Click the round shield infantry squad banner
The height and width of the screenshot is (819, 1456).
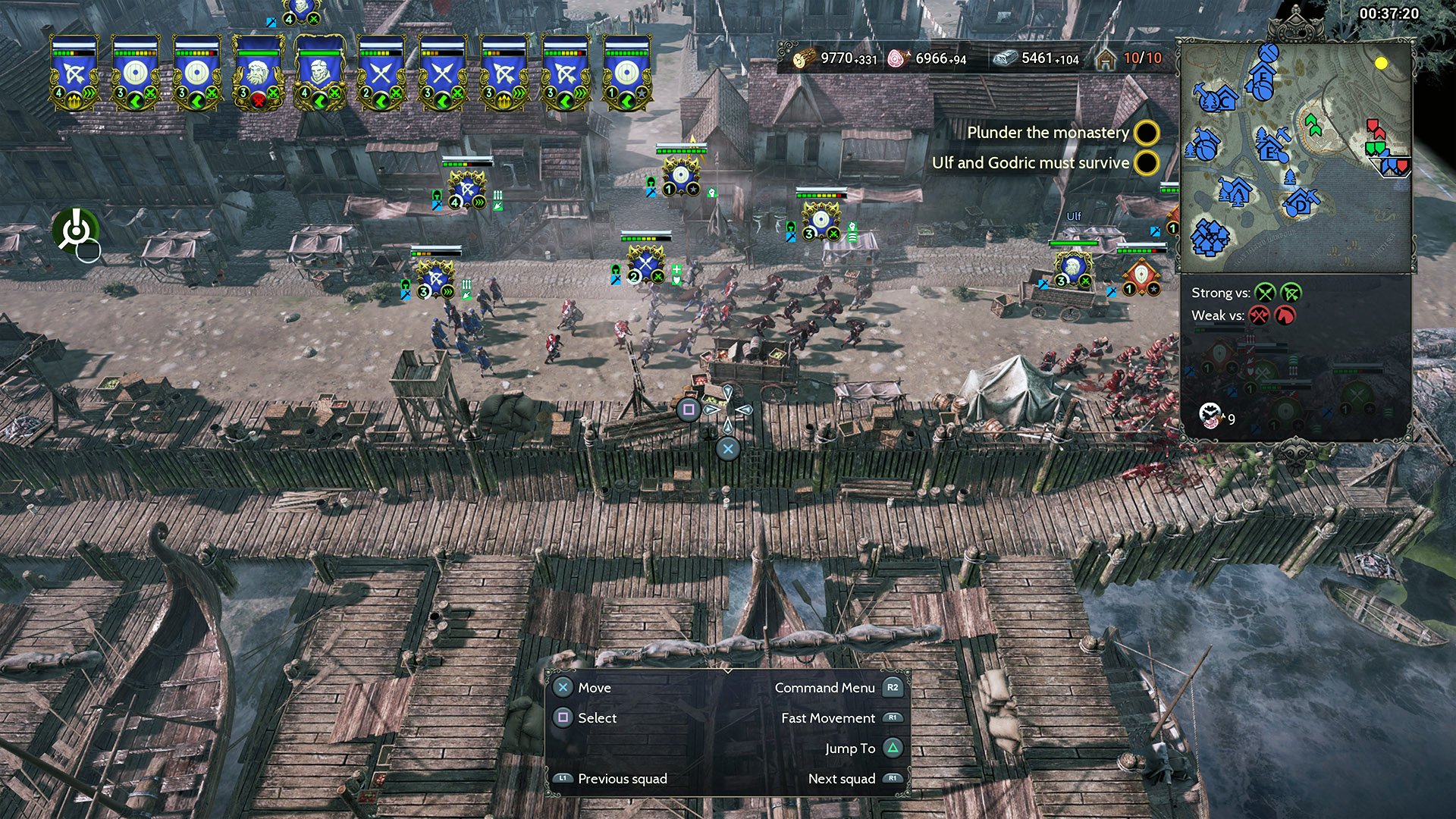[x=135, y=72]
